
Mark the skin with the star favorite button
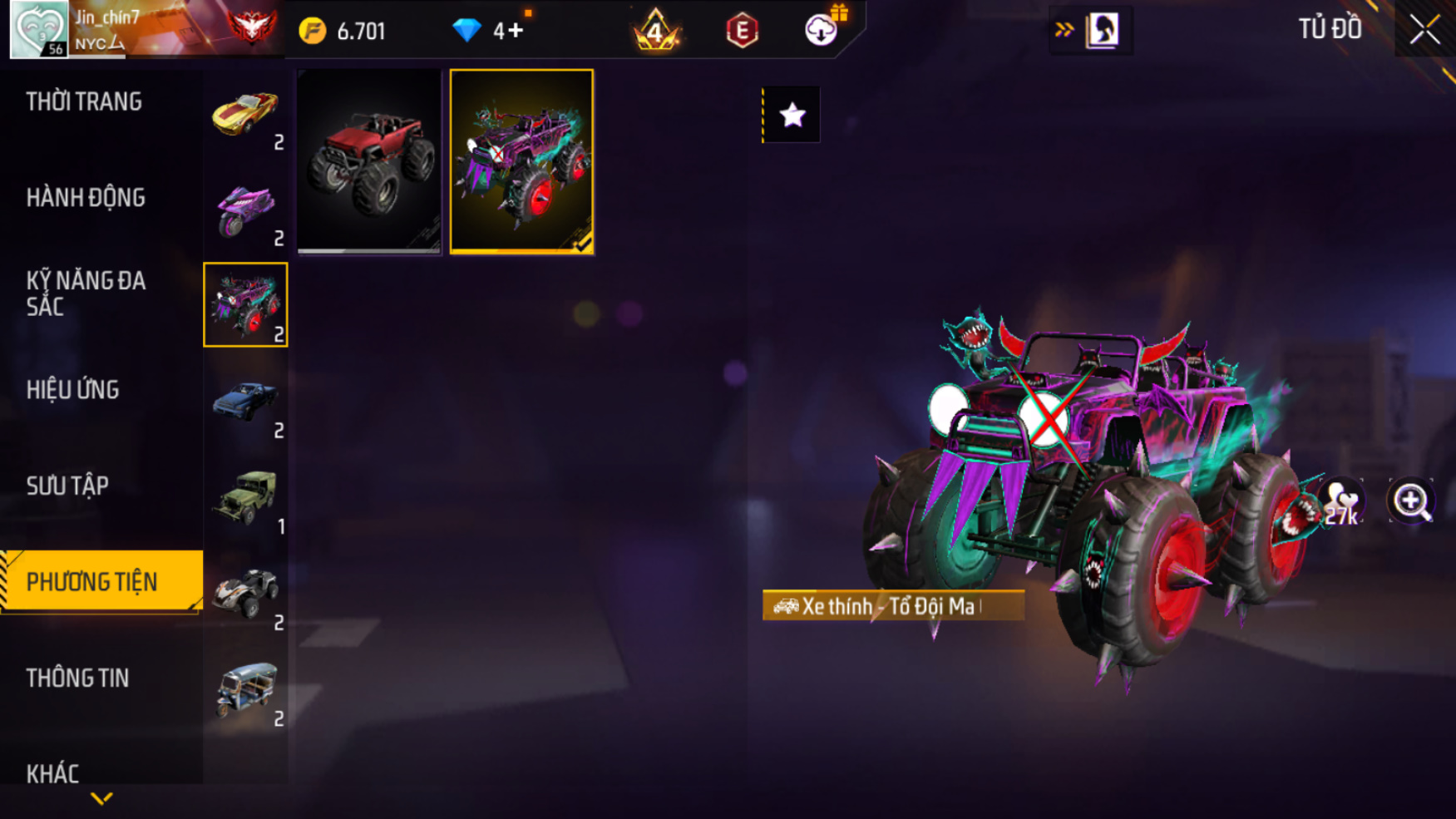pos(792,115)
